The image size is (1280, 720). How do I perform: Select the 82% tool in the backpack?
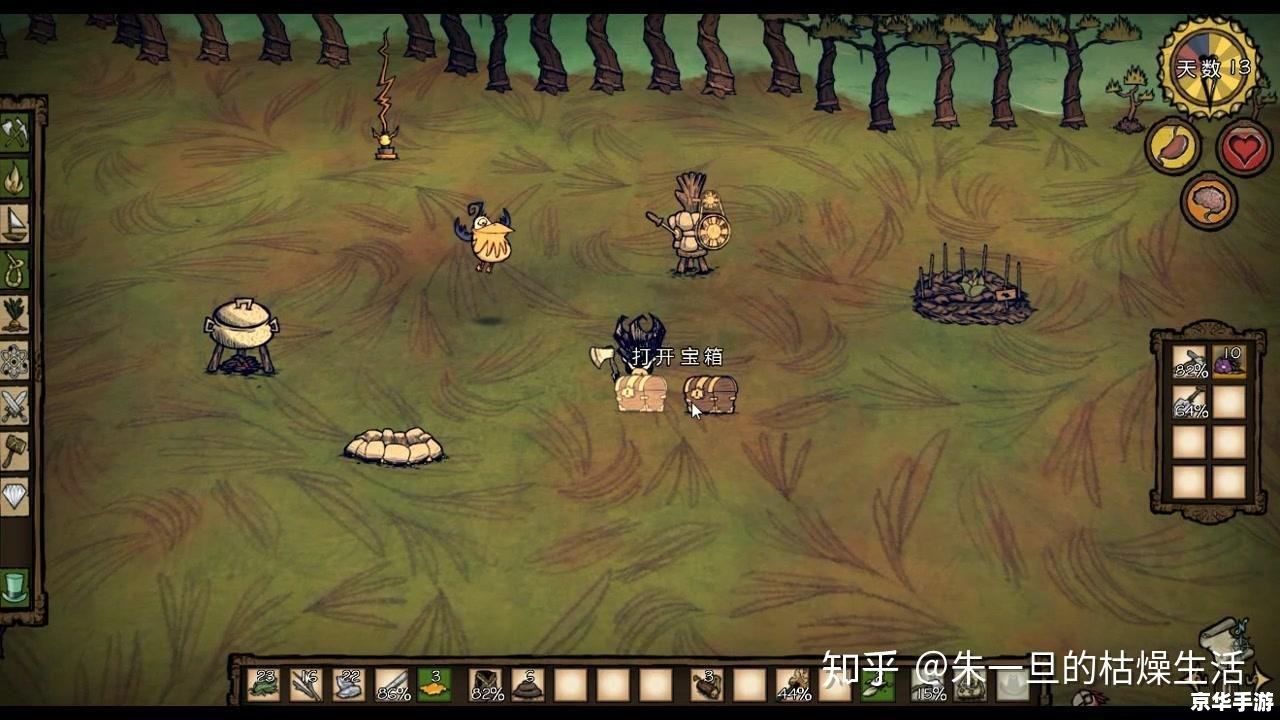click(x=1189, y=361)
